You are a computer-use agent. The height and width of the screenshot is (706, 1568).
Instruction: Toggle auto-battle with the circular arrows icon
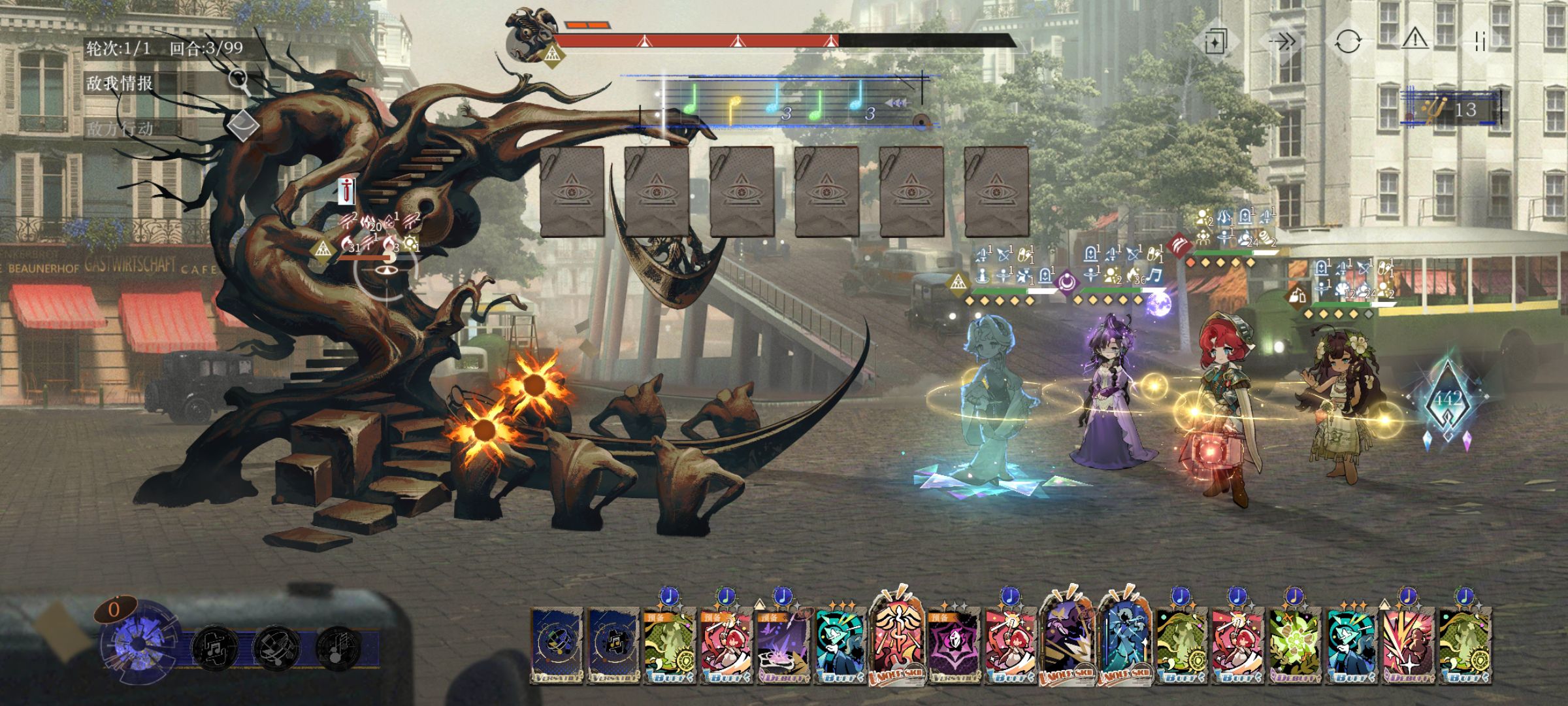coord(1348,42)
